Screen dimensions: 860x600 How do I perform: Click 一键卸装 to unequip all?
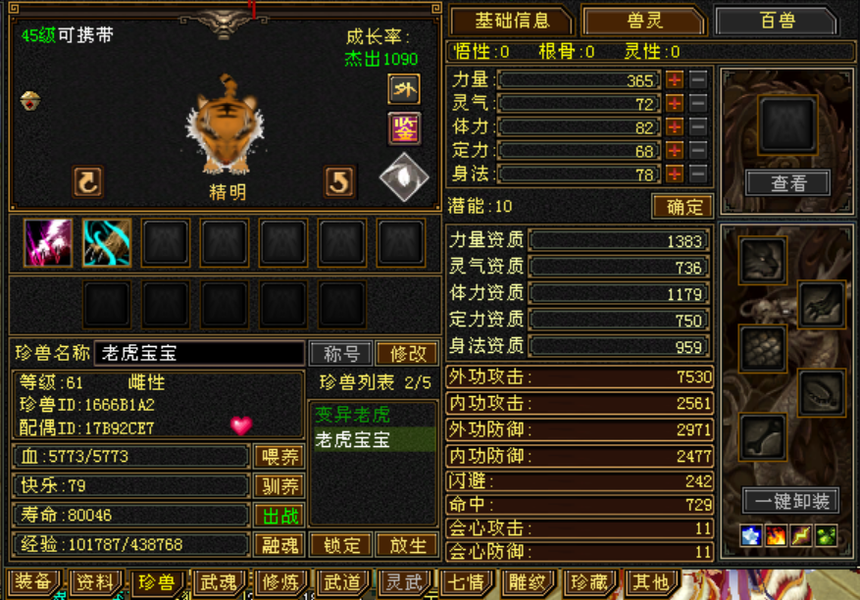789,502
